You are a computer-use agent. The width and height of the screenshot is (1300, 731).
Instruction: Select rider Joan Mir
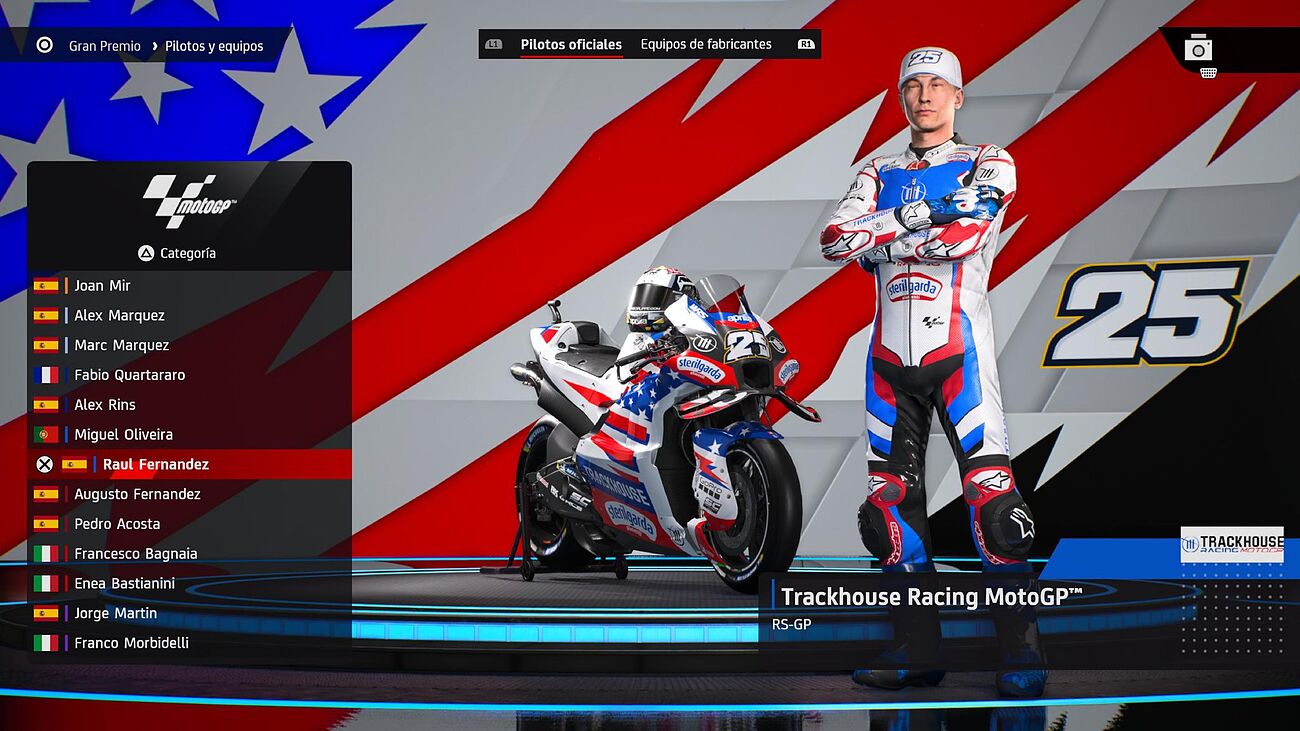(x=102, y=285)
